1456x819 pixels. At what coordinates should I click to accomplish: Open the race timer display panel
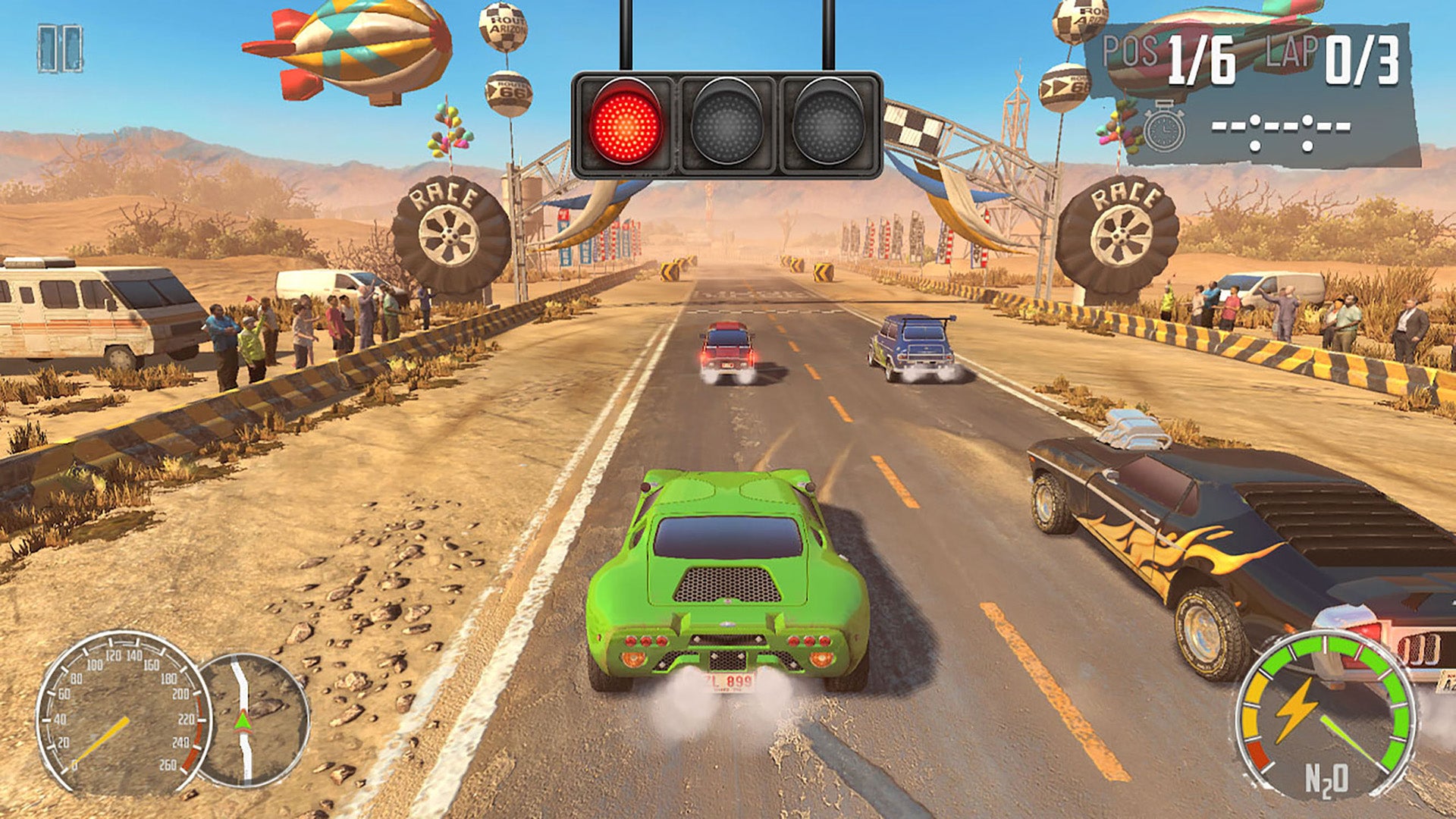tap(1282, 129)
